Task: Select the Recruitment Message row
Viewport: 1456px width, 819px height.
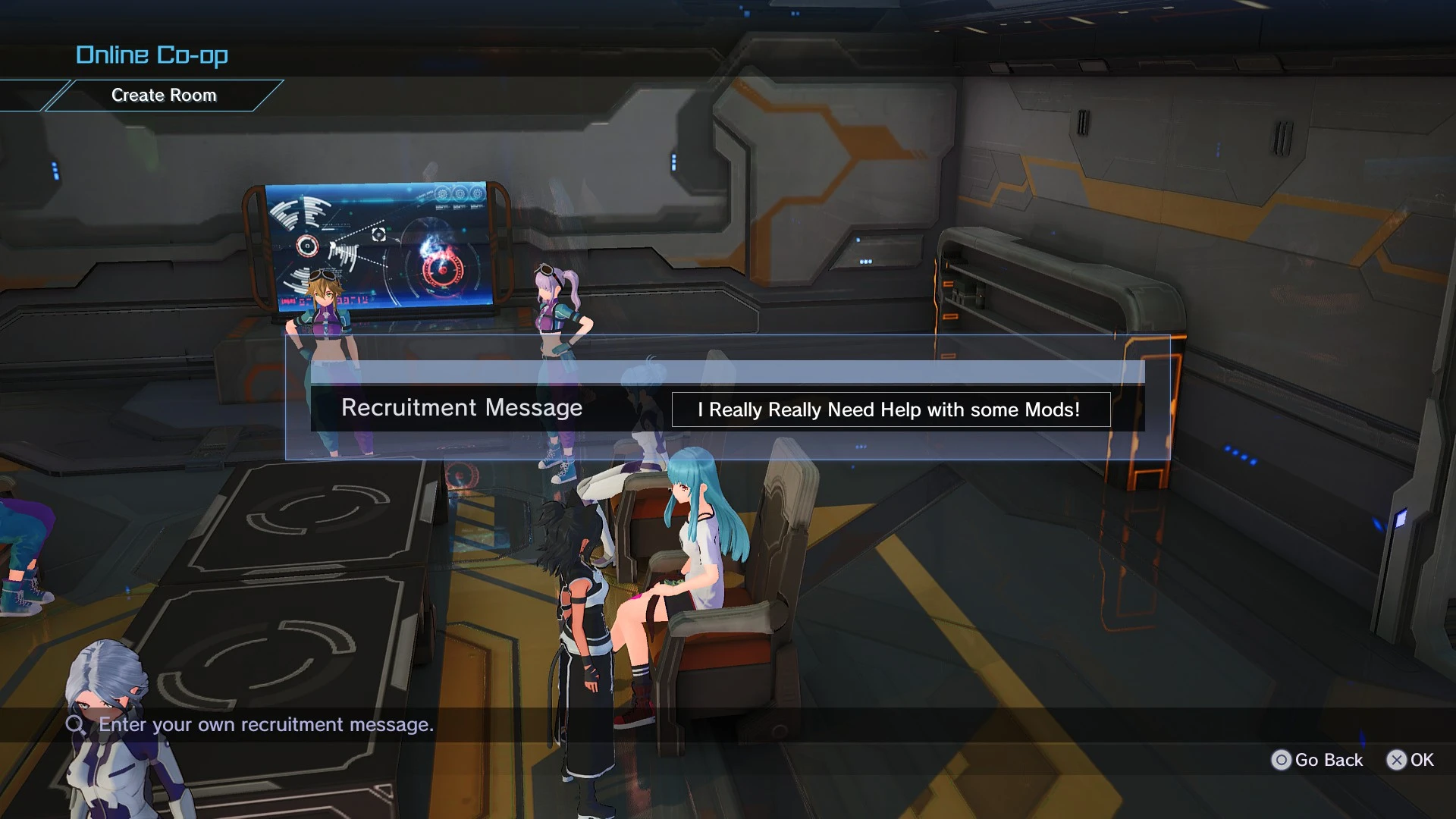Action: coord(462,408)
